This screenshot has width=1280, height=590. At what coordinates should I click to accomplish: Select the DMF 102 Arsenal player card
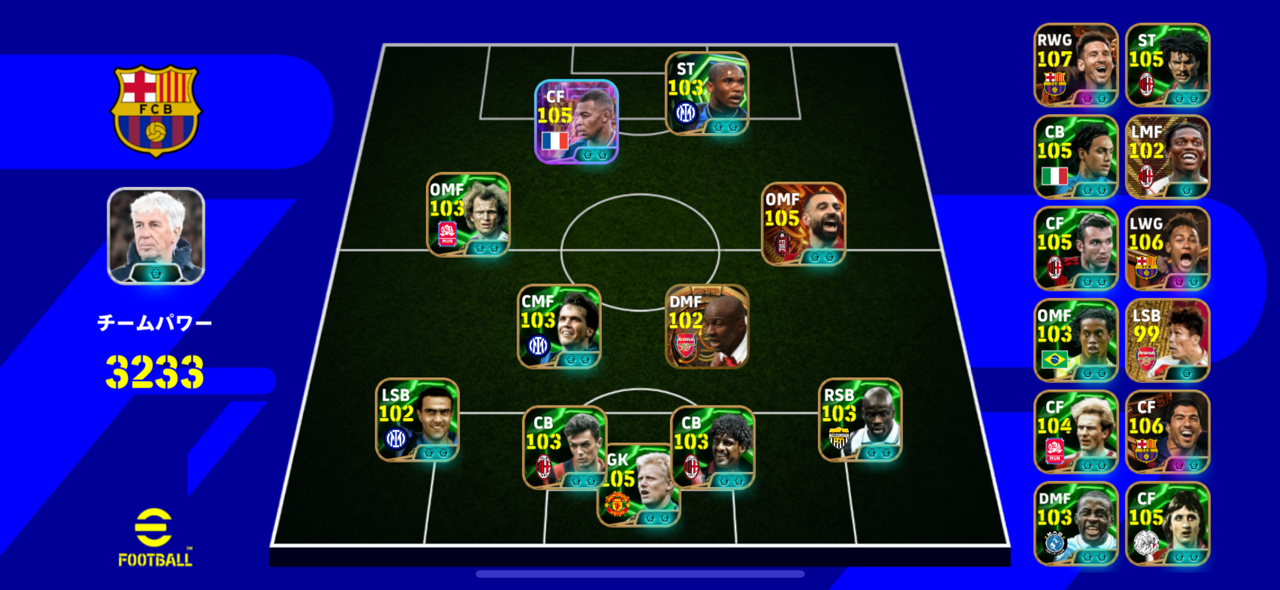click(707, 326)
